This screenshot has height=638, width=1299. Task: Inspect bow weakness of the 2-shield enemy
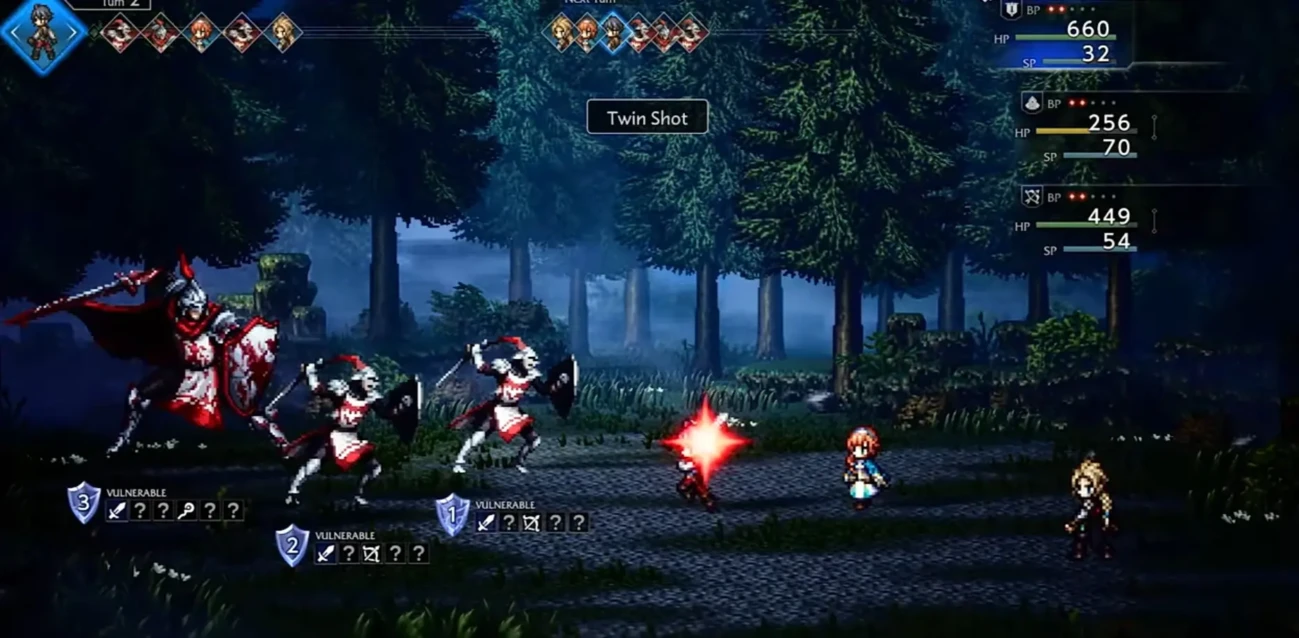coord(372,553)
